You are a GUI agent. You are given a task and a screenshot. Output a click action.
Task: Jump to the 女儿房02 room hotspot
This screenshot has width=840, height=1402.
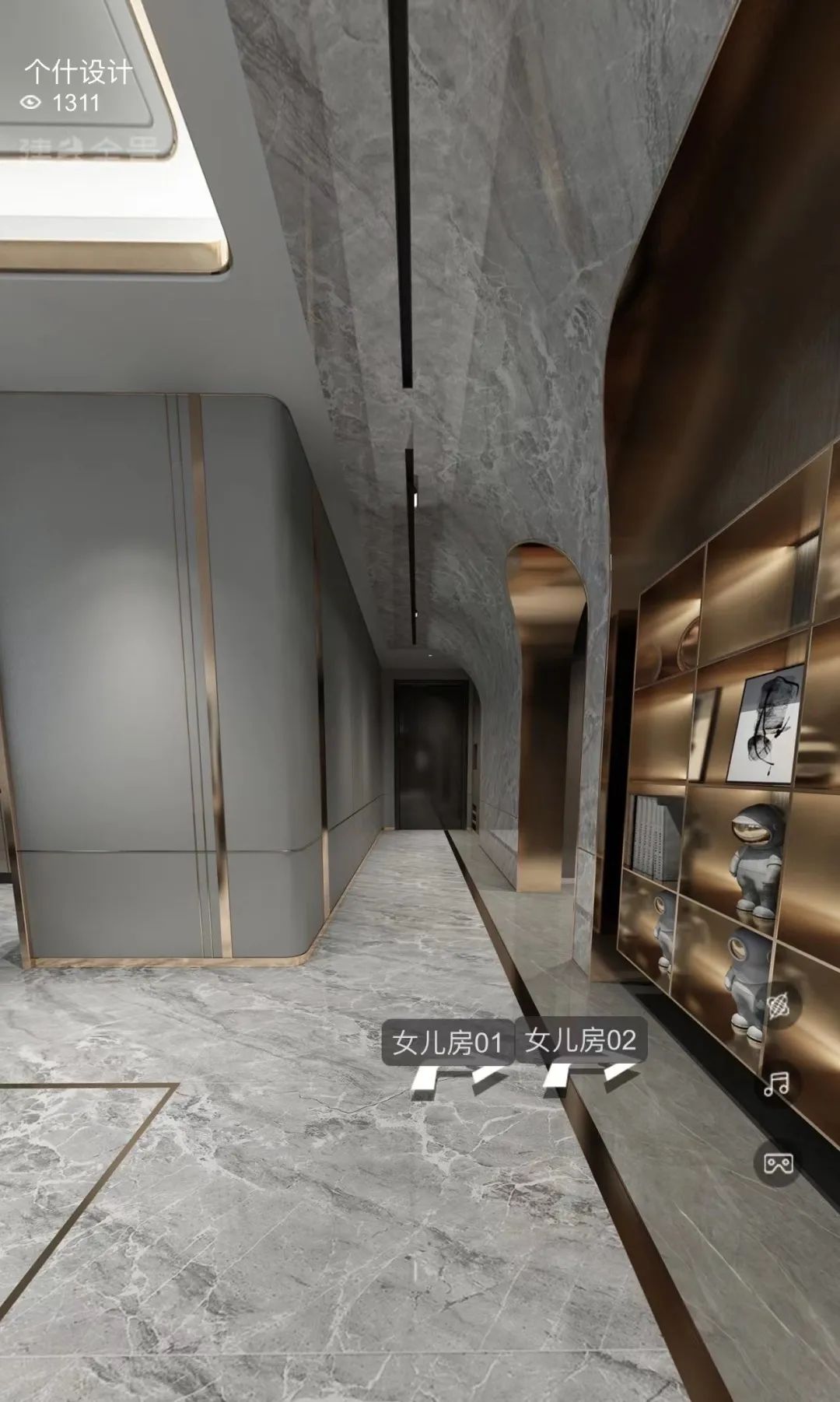(580, 1040)
